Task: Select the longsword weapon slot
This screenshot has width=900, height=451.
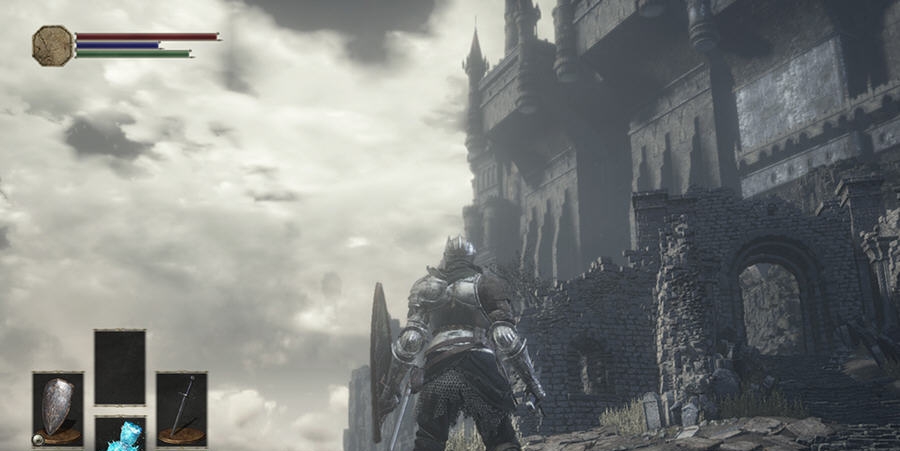Action: pyautogui.click(x=181, y=408)
